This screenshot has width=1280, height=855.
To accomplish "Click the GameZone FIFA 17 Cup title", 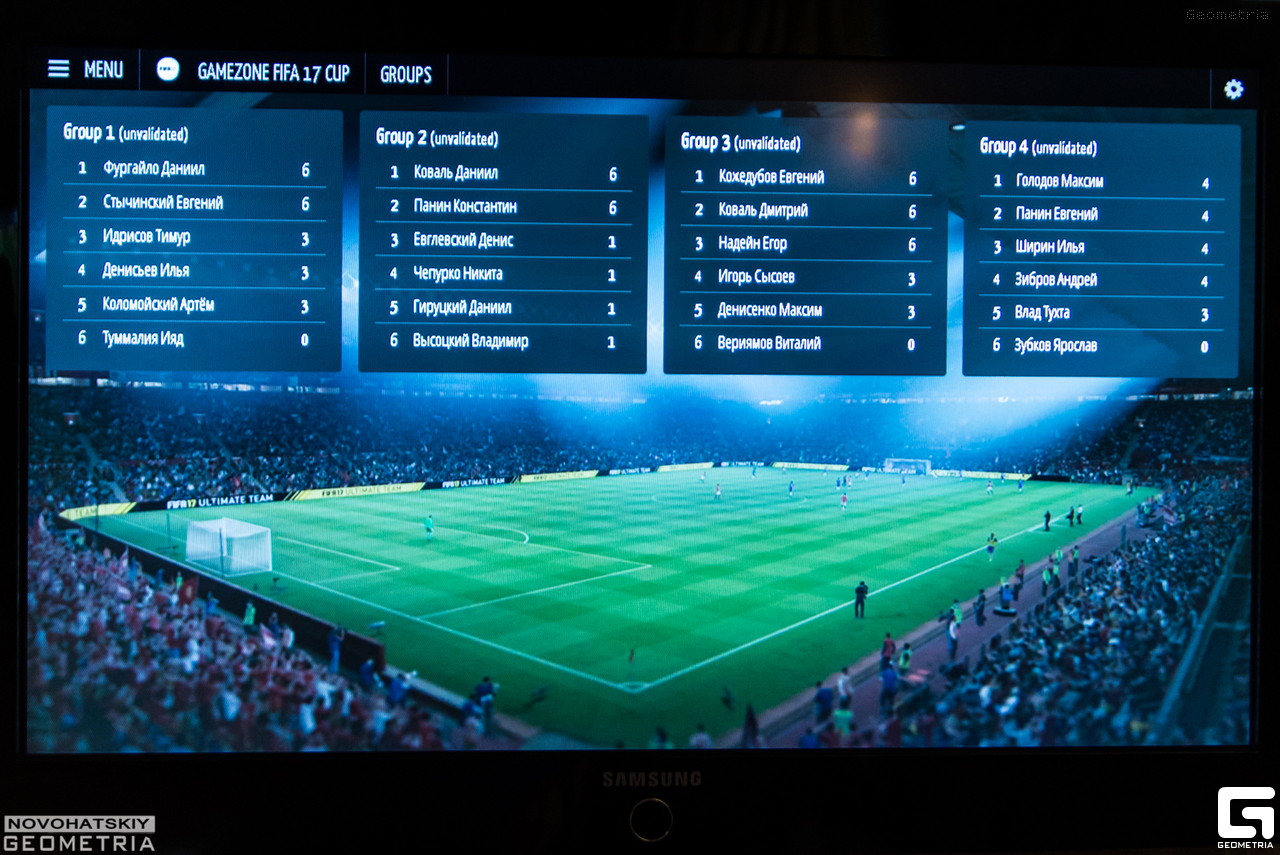I will (x=273, y=73).
